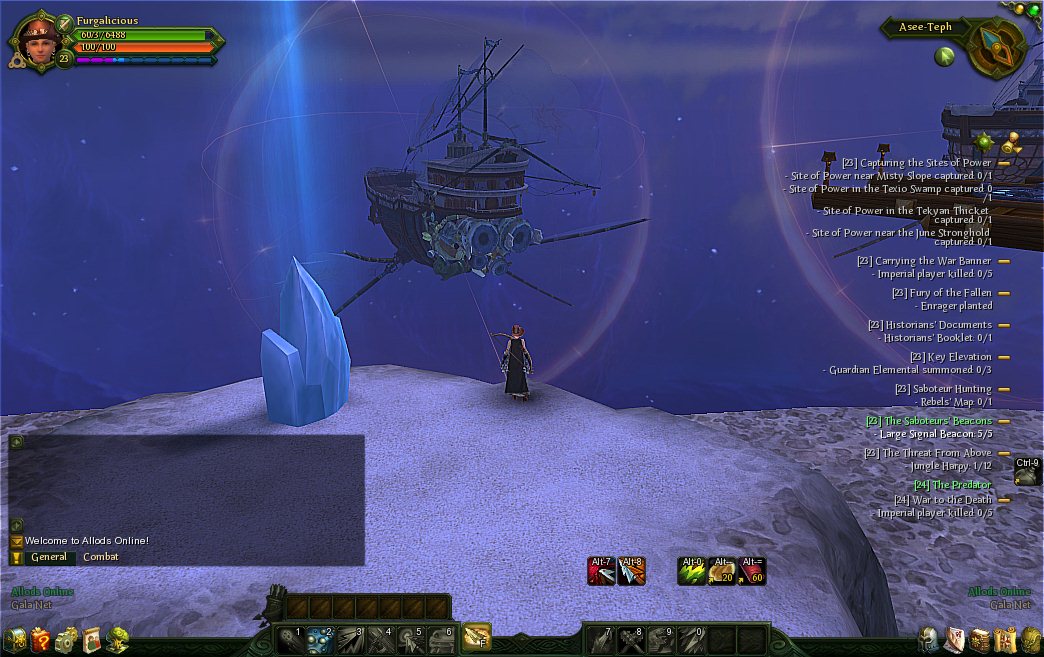
Task: Activate the crossed hammers ability in slot 8
Action: click(631, 639)
